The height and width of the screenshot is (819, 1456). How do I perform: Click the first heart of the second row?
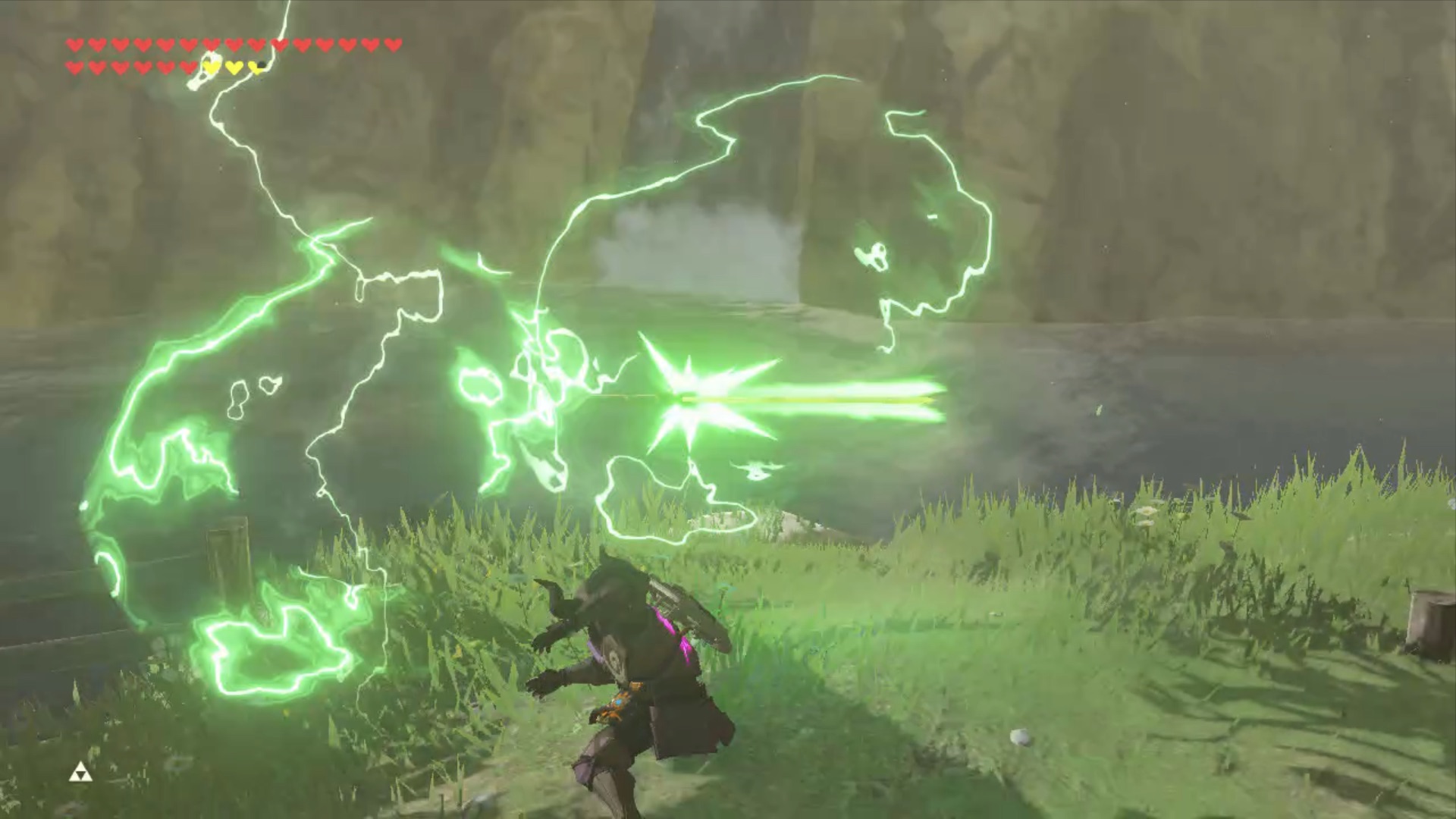pos(74,67)
